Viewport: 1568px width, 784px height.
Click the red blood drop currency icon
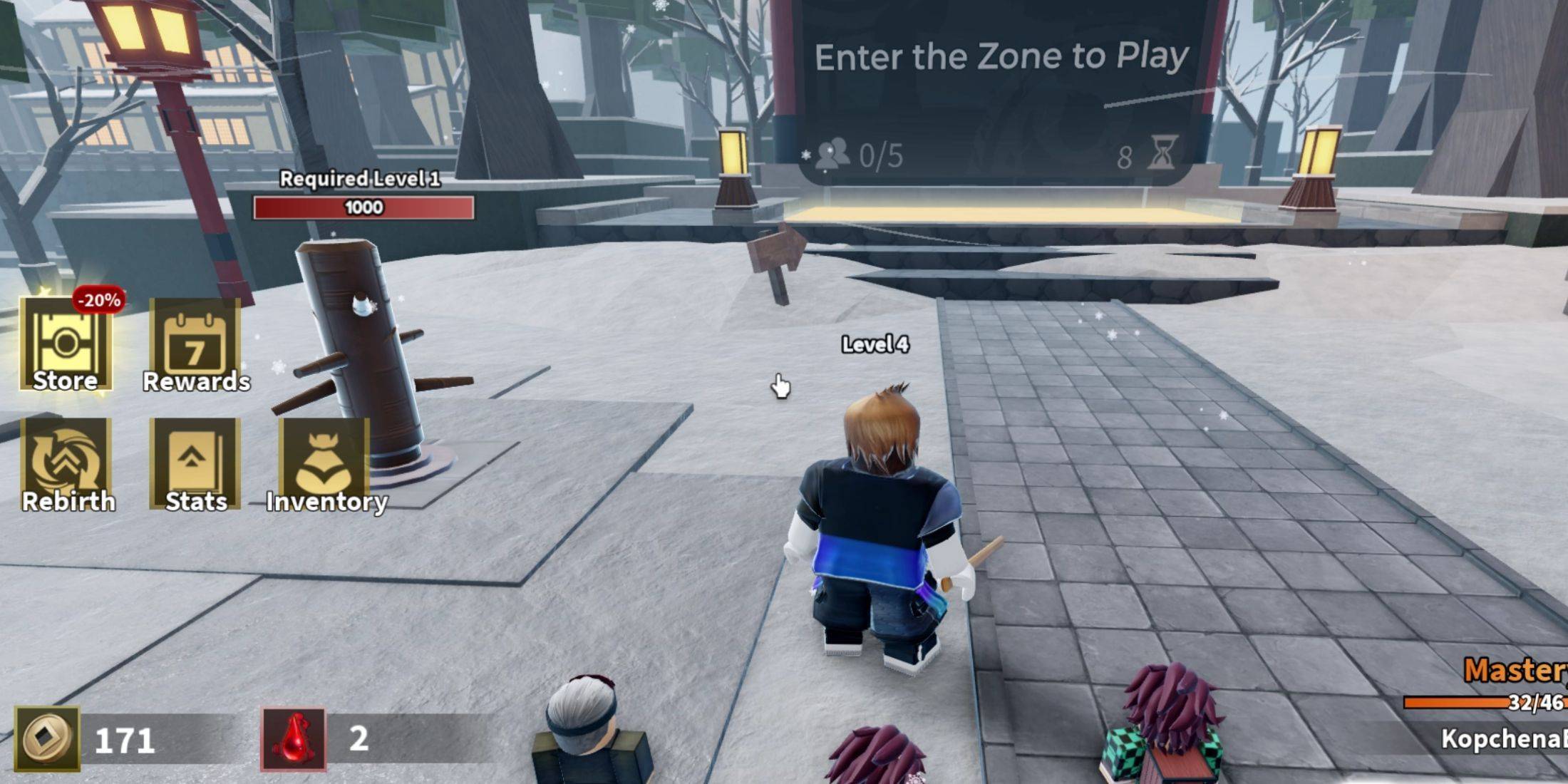[294, 739]
